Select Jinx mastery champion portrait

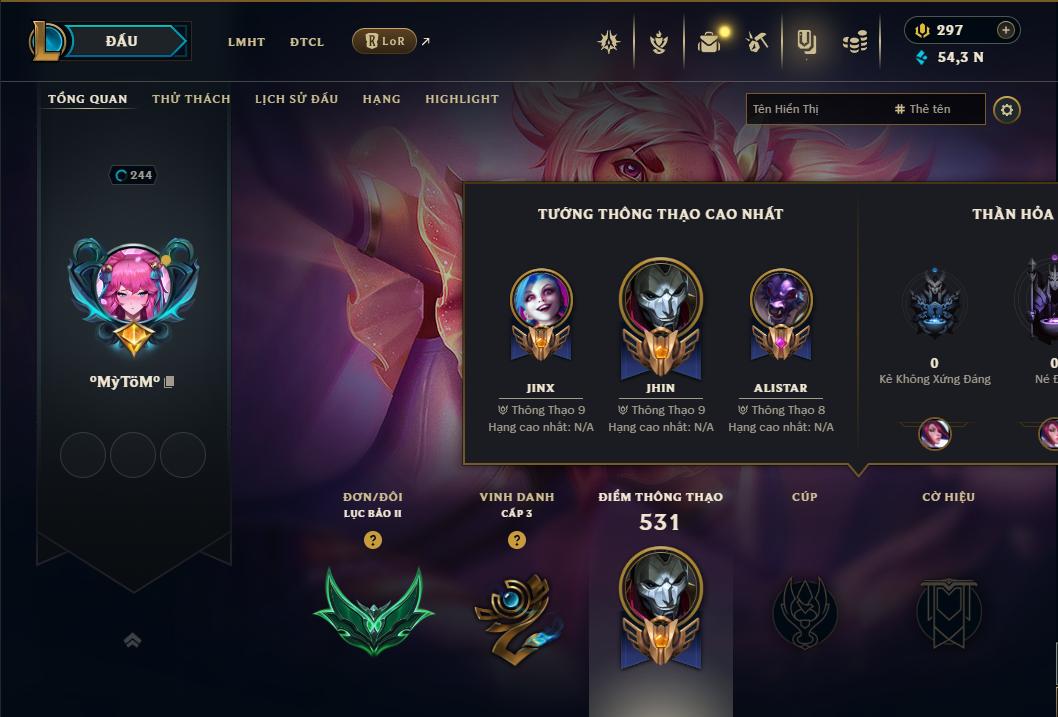[541, 300]
